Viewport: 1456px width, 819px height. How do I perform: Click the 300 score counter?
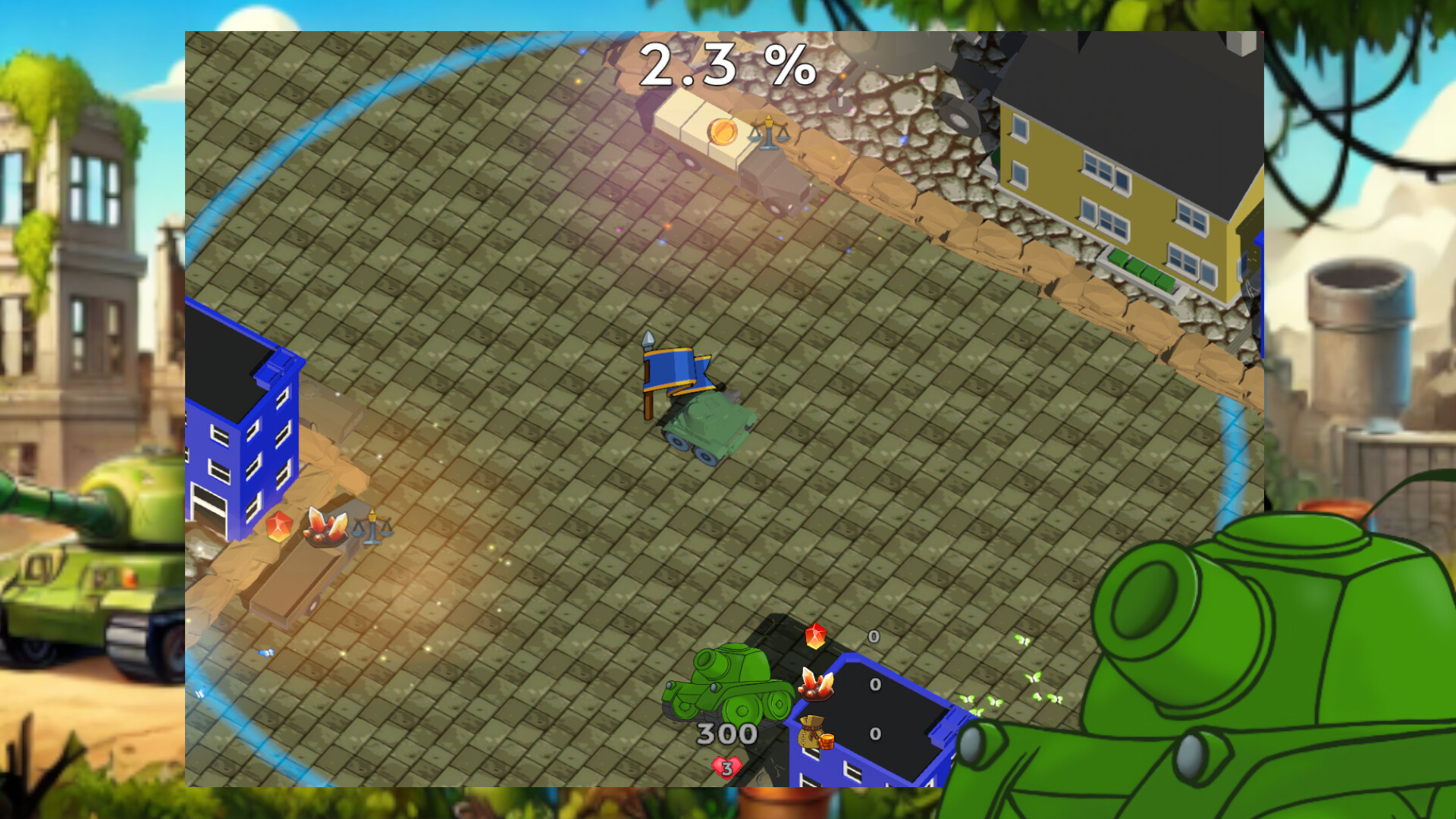click(726, 733)
